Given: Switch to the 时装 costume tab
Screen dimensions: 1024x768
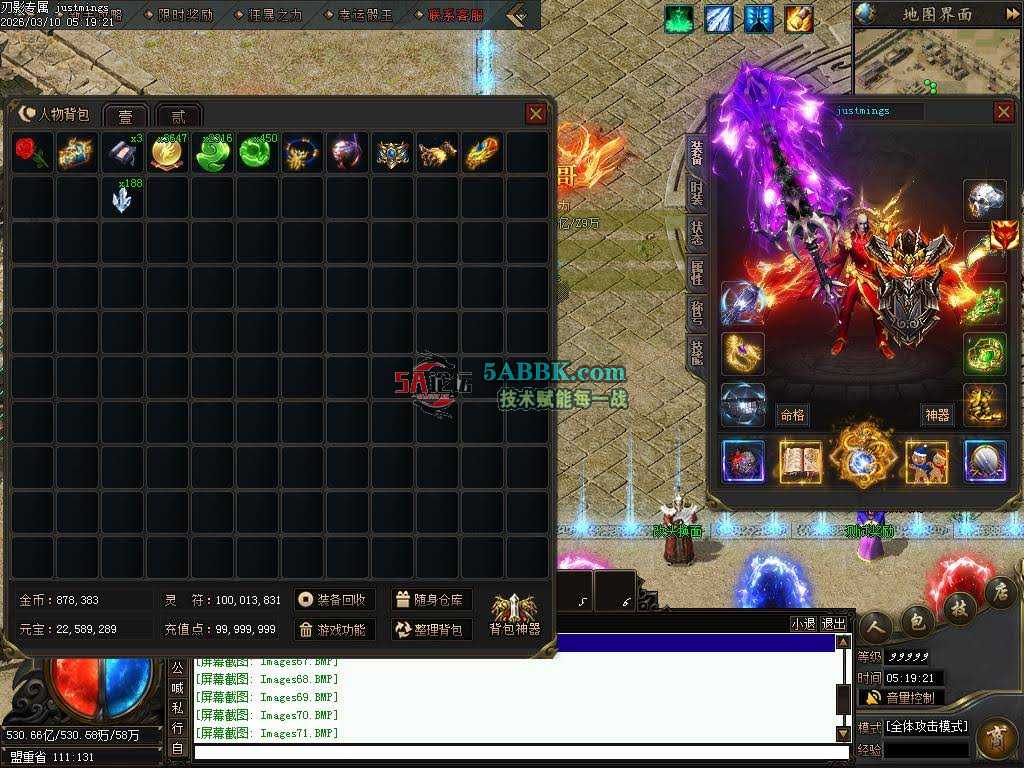Looking at the screenshot, I should pyautogui.click(x=696, y=192).
